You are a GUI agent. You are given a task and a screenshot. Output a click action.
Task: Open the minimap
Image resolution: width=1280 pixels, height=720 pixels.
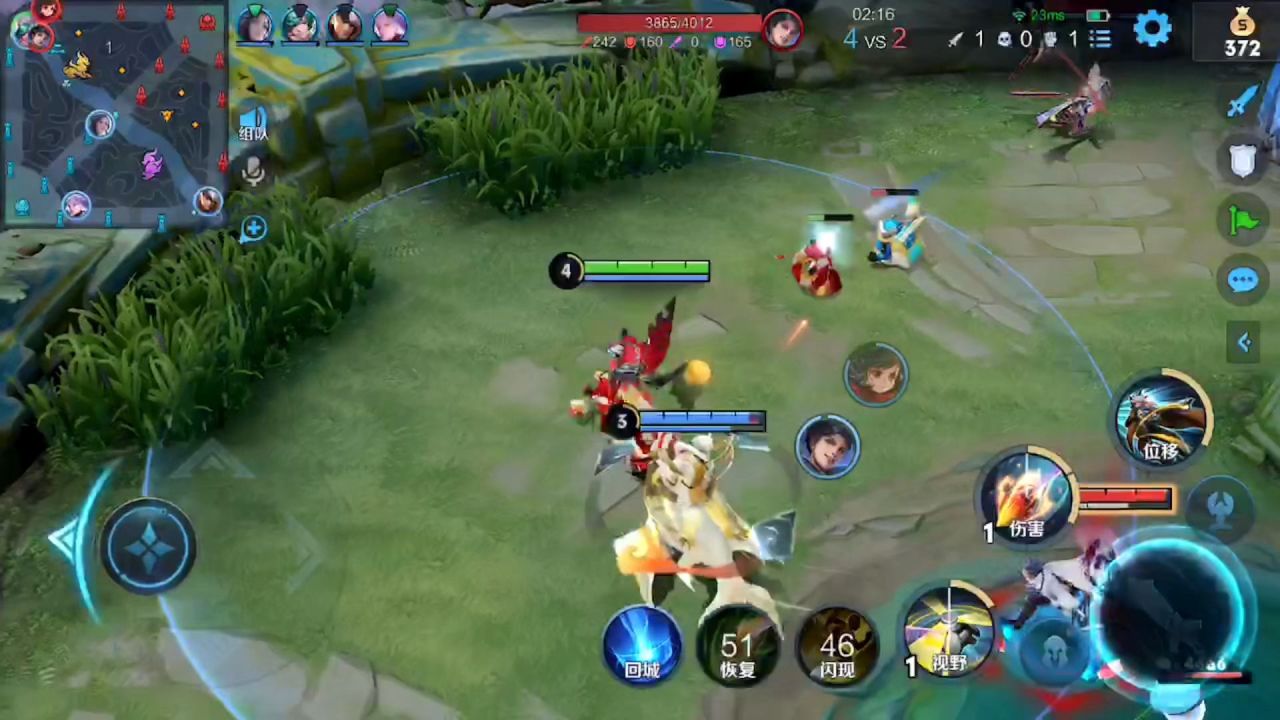pos(113,113)
